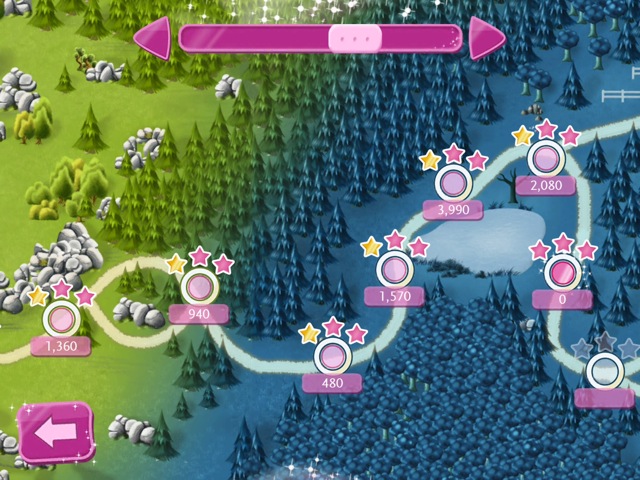
Task: Select the locked level with gray stars
Action: click(x=604, y=372)
